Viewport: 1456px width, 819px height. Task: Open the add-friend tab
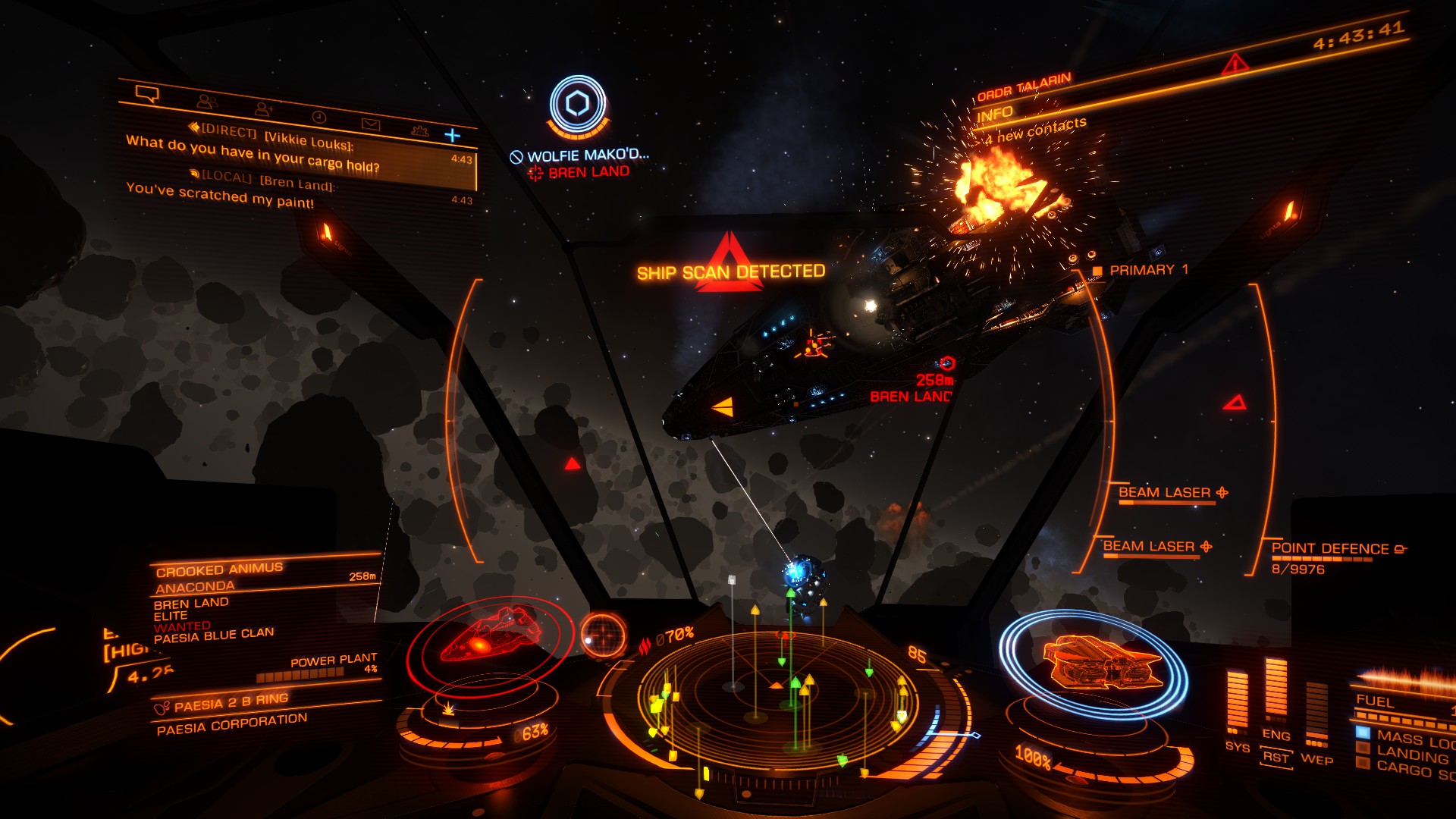pos(263,109)
